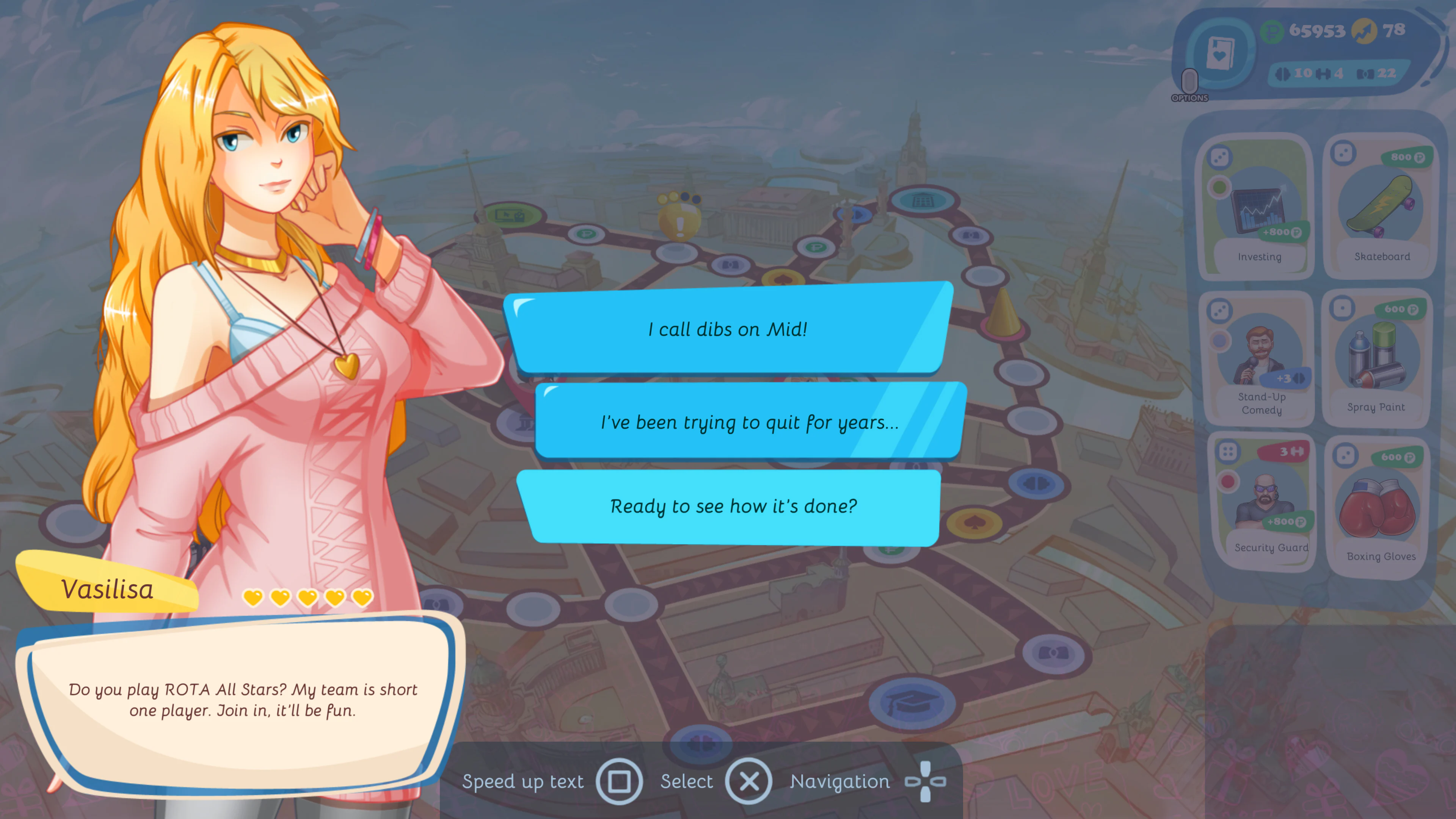Screen dimensions: 1456x819
Task: Click the dice icon on the Investing card
Action: pos(1220,157)
